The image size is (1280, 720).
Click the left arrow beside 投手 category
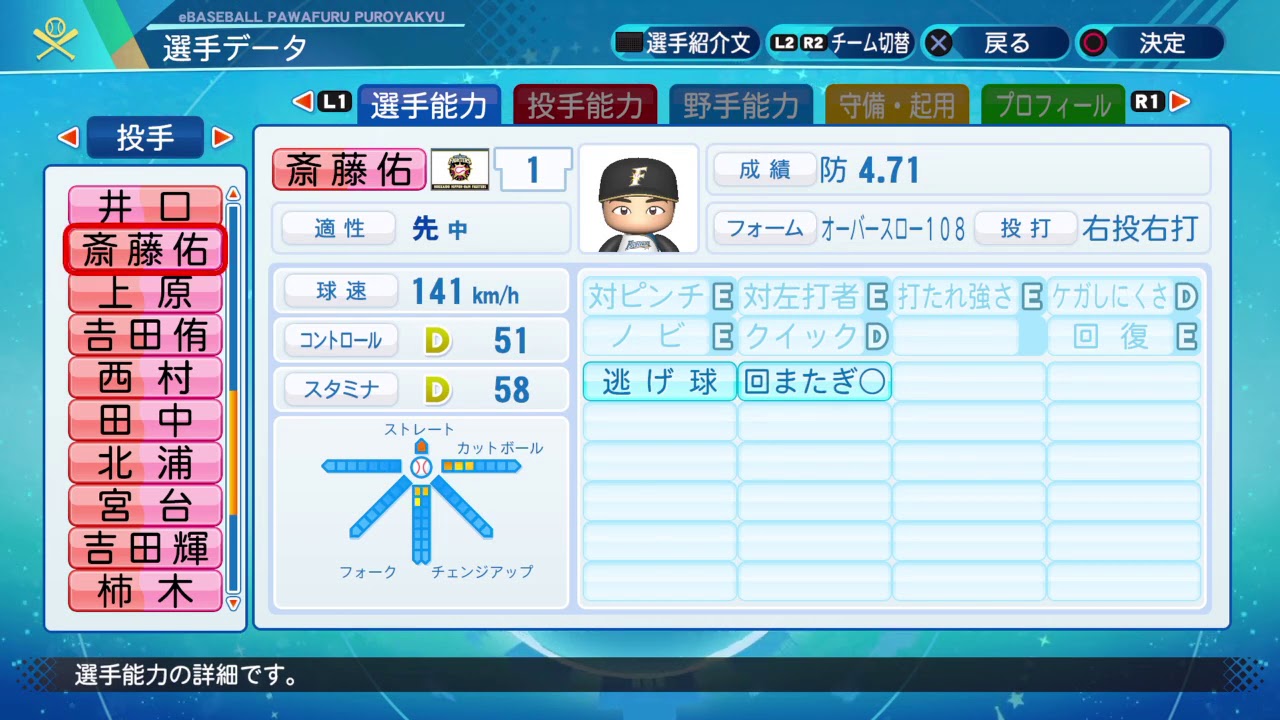tap(69, 138)
